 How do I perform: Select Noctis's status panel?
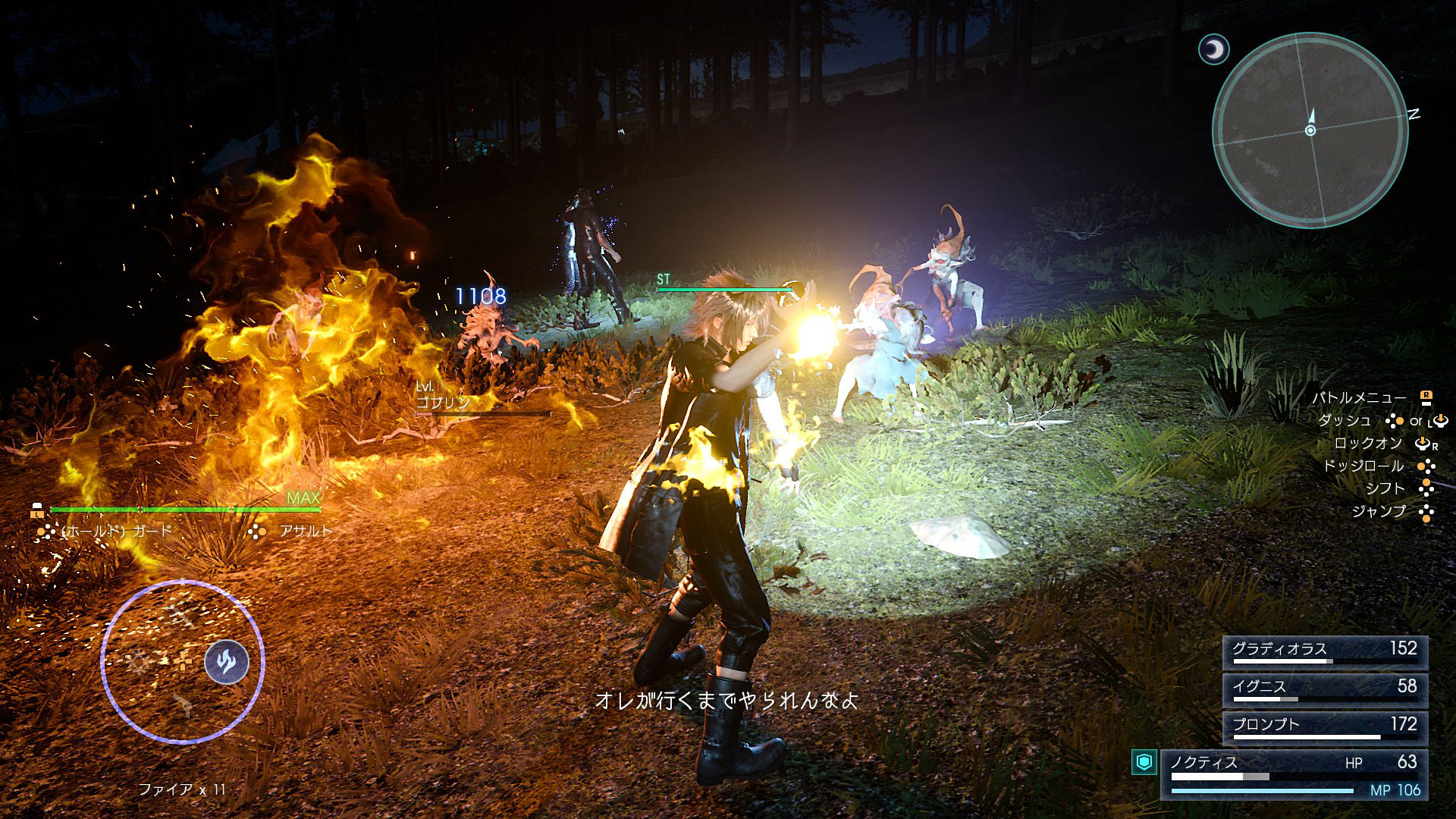pyautogui.click(x=1294, y=774)
